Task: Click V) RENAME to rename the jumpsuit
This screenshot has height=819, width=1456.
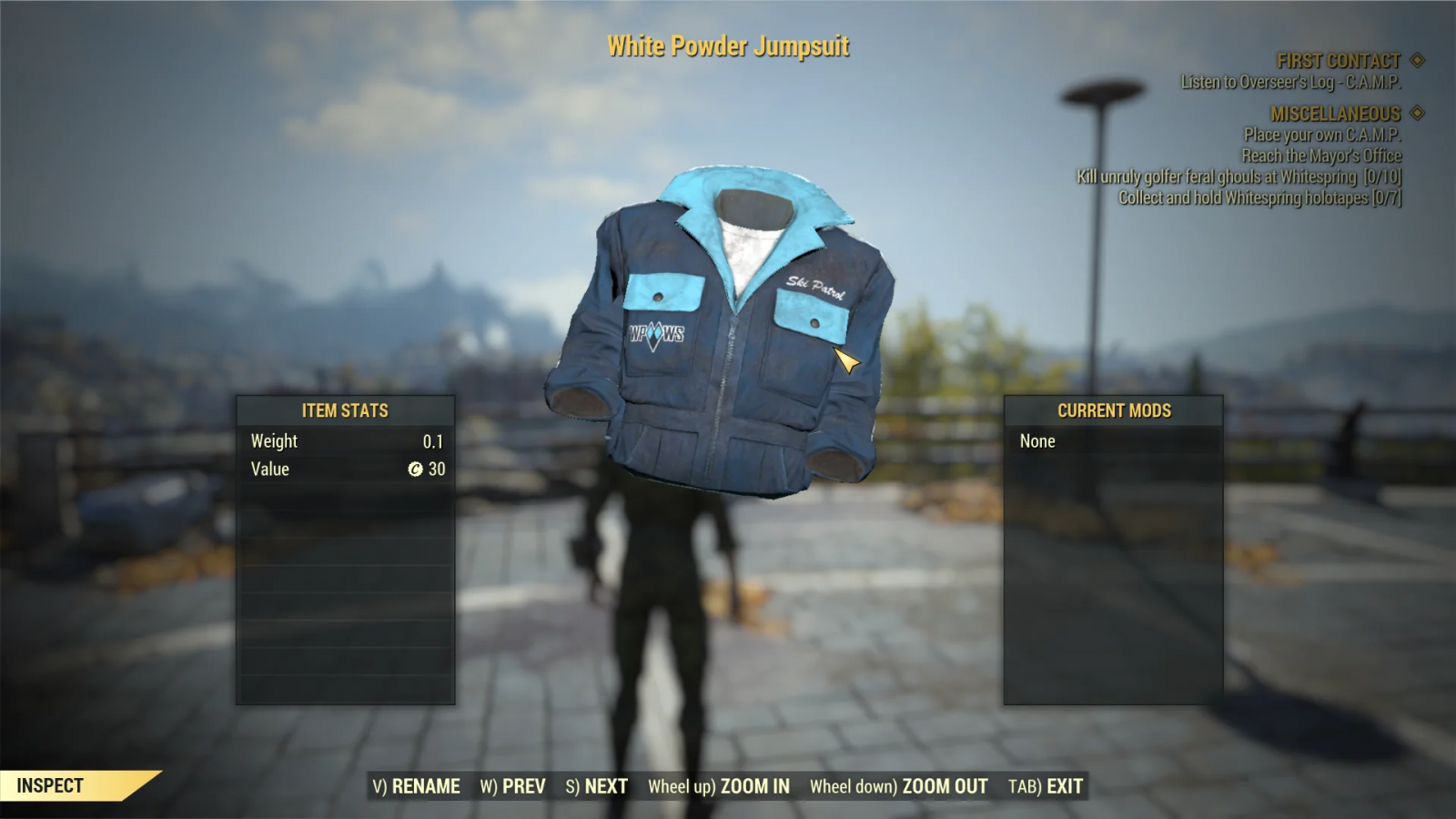Action: (x=417, y=786)
